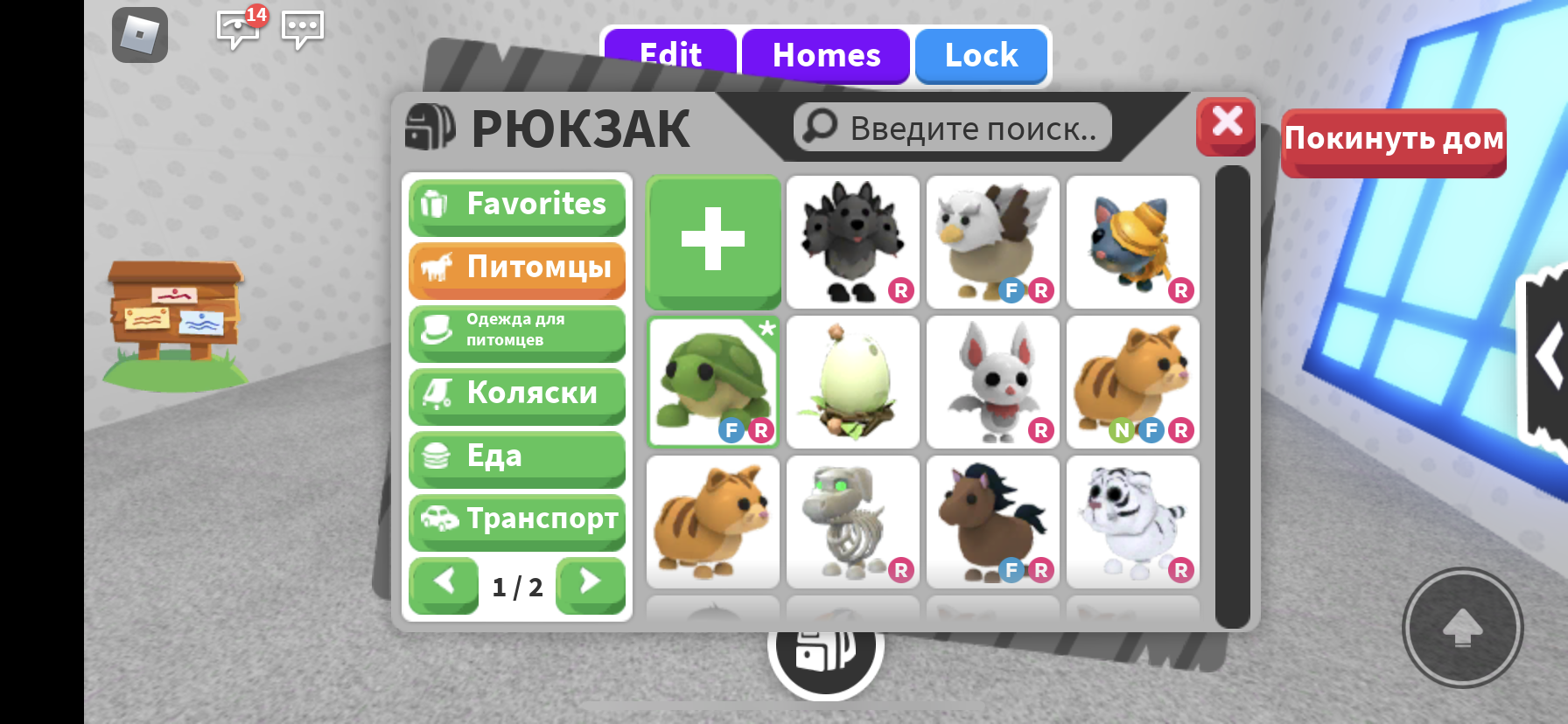Click the upward arrow circle button

1461,628
